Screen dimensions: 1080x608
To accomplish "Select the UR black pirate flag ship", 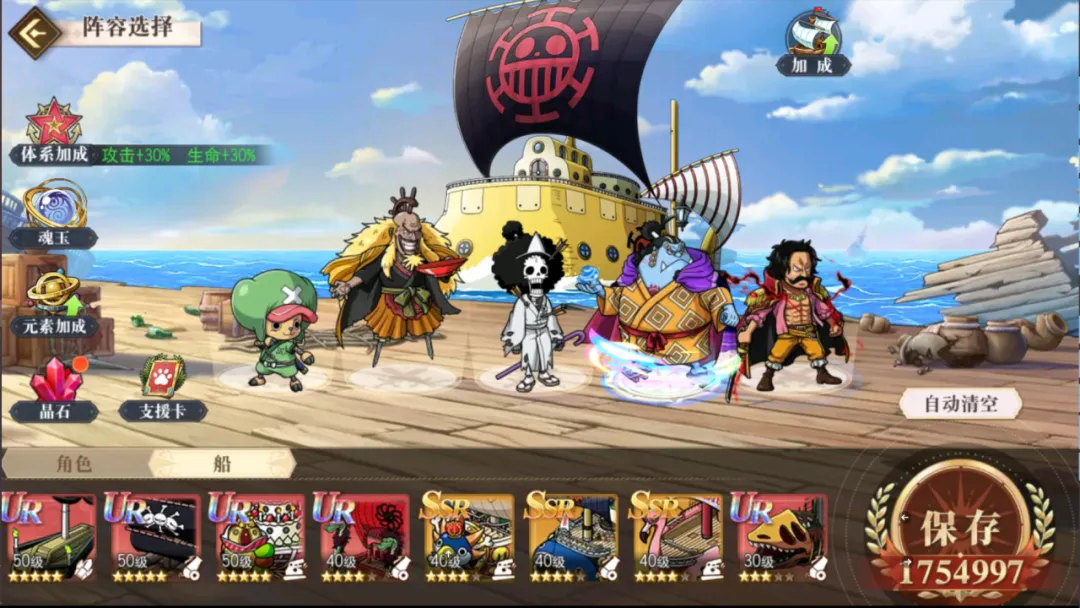I will point(153,537).
